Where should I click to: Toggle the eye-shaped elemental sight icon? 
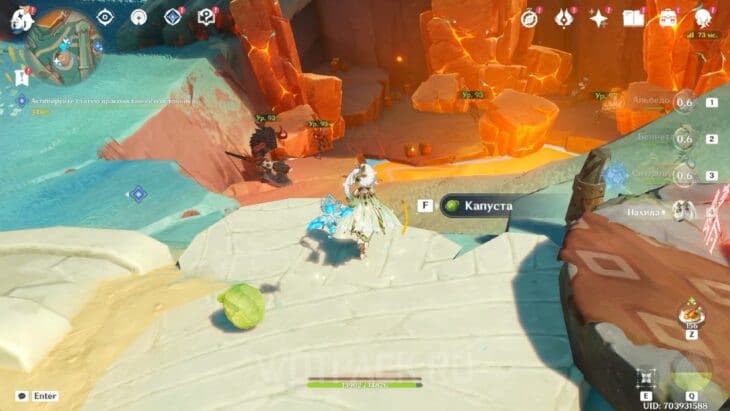click(x=105, y=17)
